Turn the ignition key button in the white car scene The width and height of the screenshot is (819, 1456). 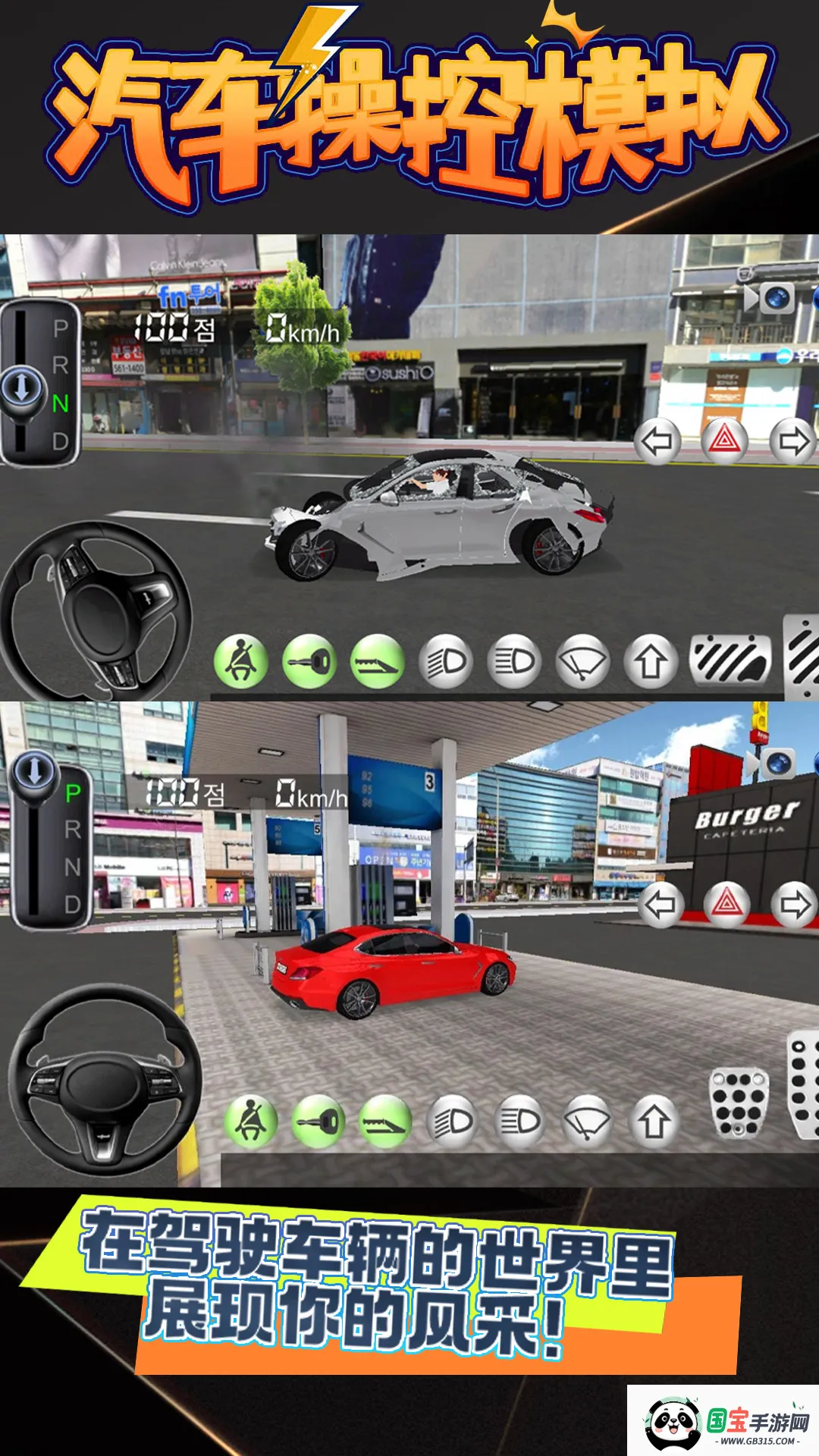point(309,662)
